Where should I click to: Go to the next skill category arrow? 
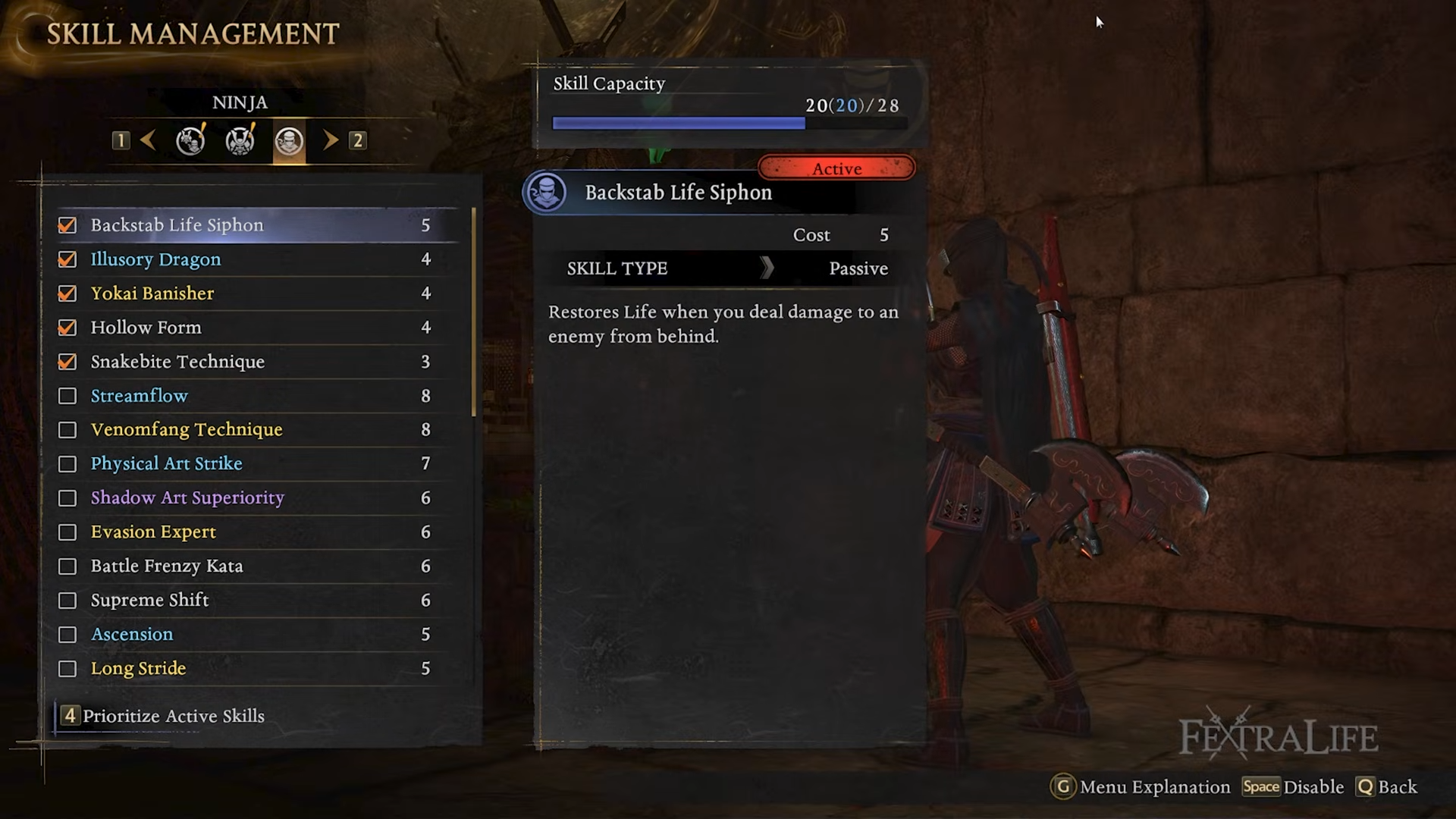click(x=330, y=140)
